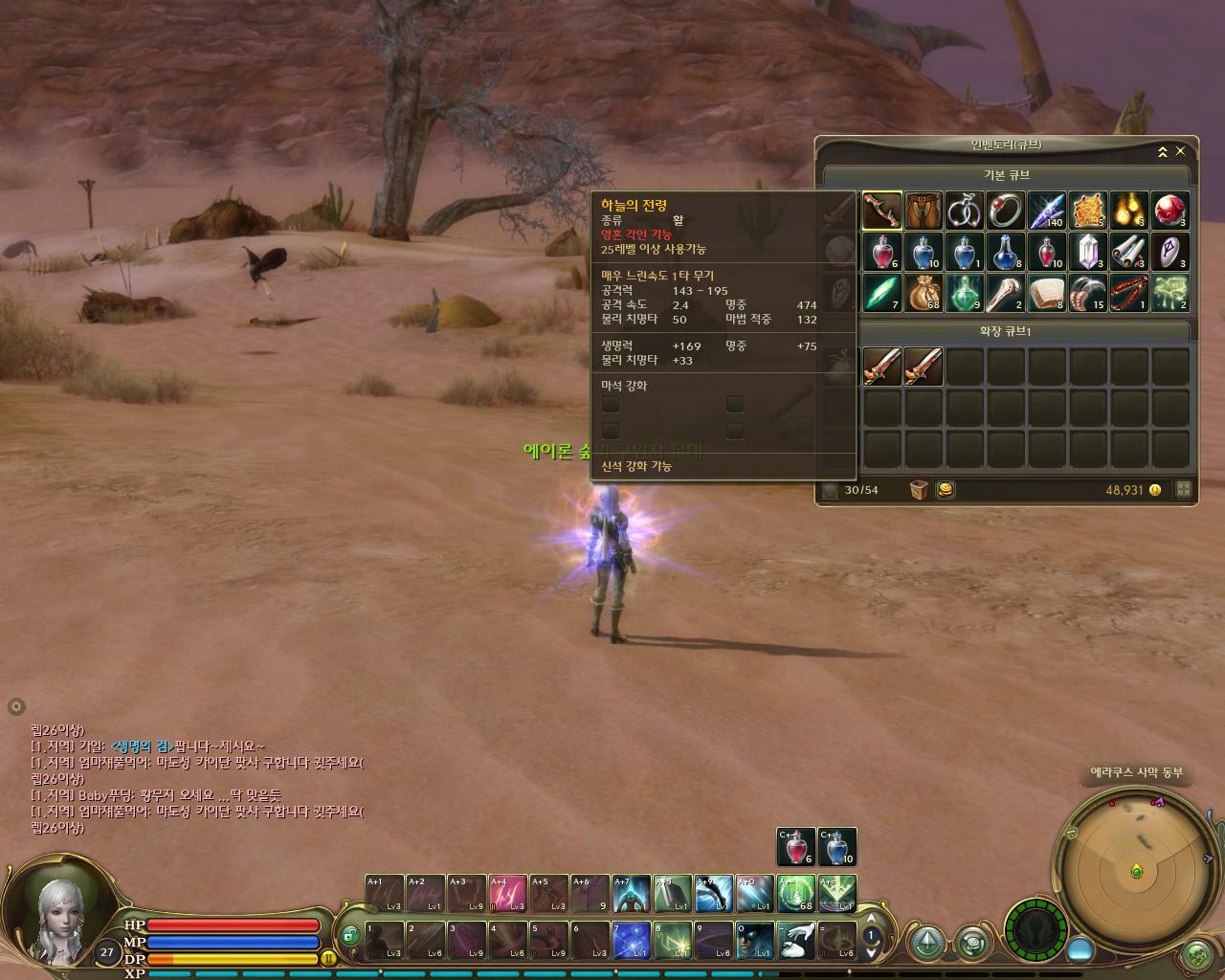Viewport: 1225px width, 980px height.
Task: Select the bone item in the inventory
Action: [1006, 293]
